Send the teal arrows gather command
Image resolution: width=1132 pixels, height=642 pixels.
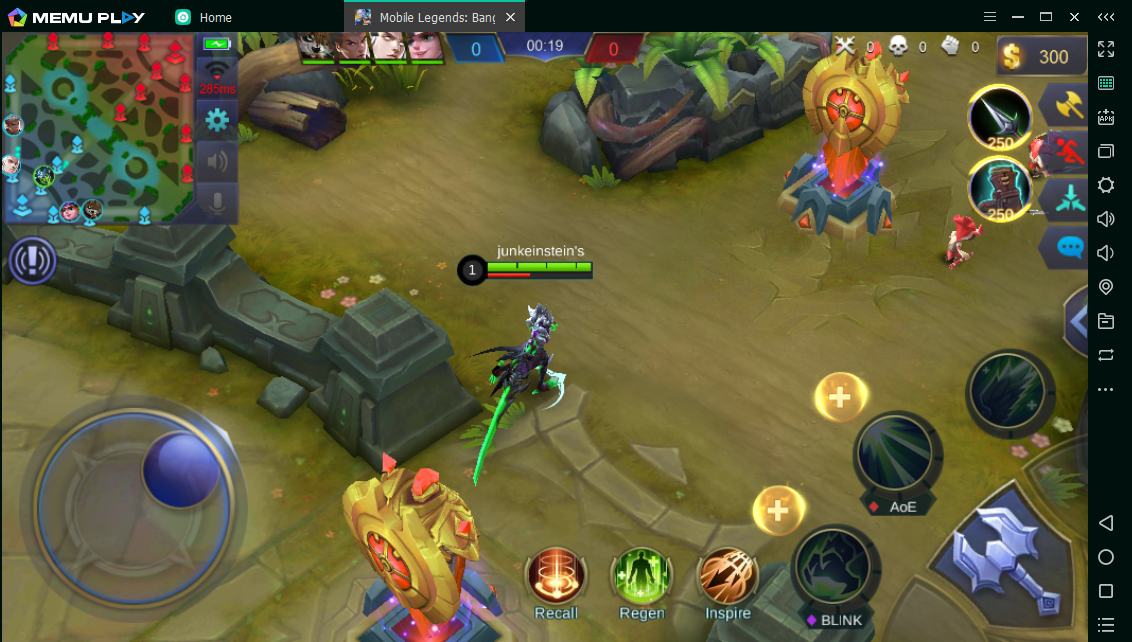1068,198
